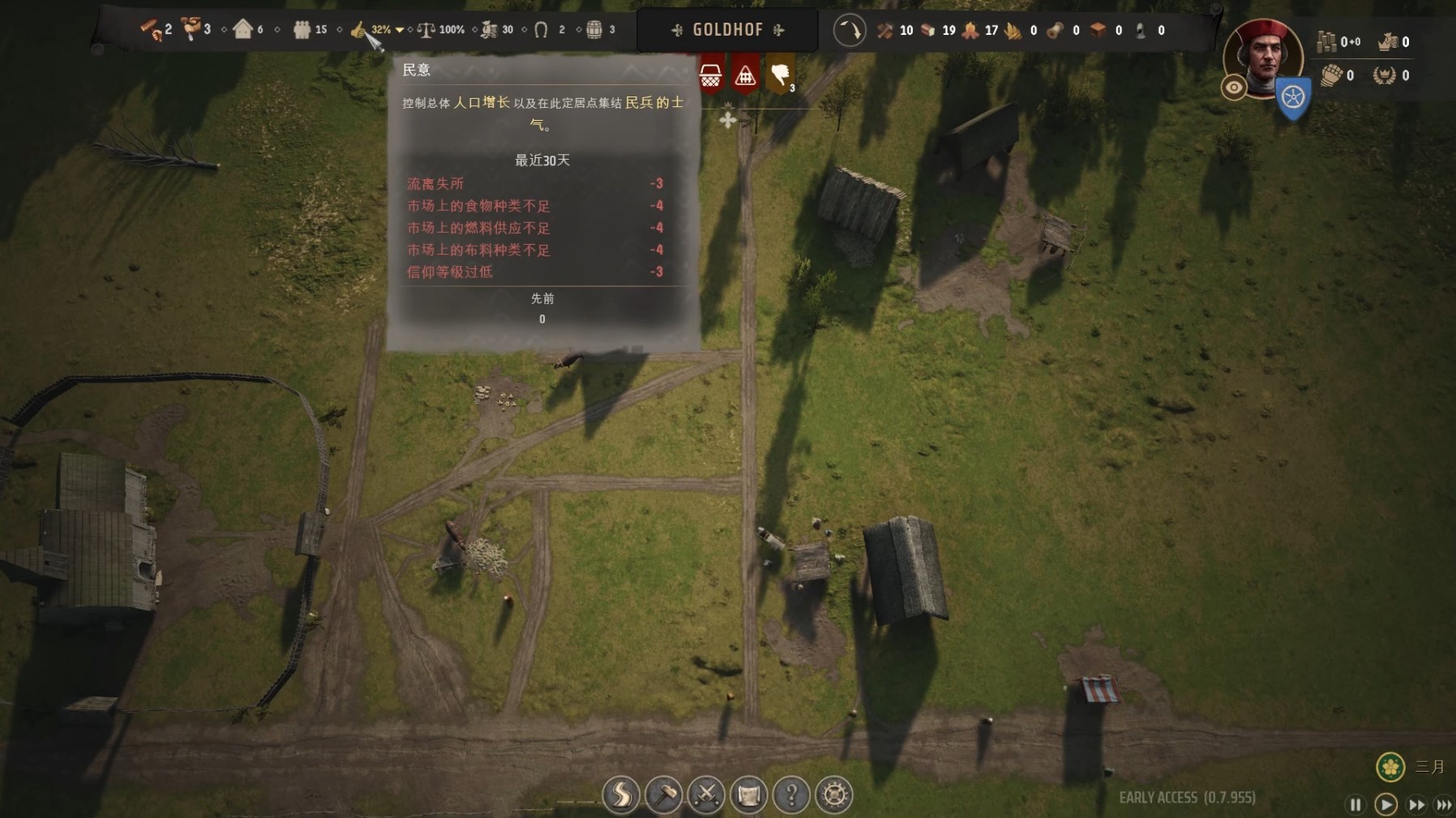Pause the game
The width and height of the screenshot is (1456, 818).
(1355, 804)
